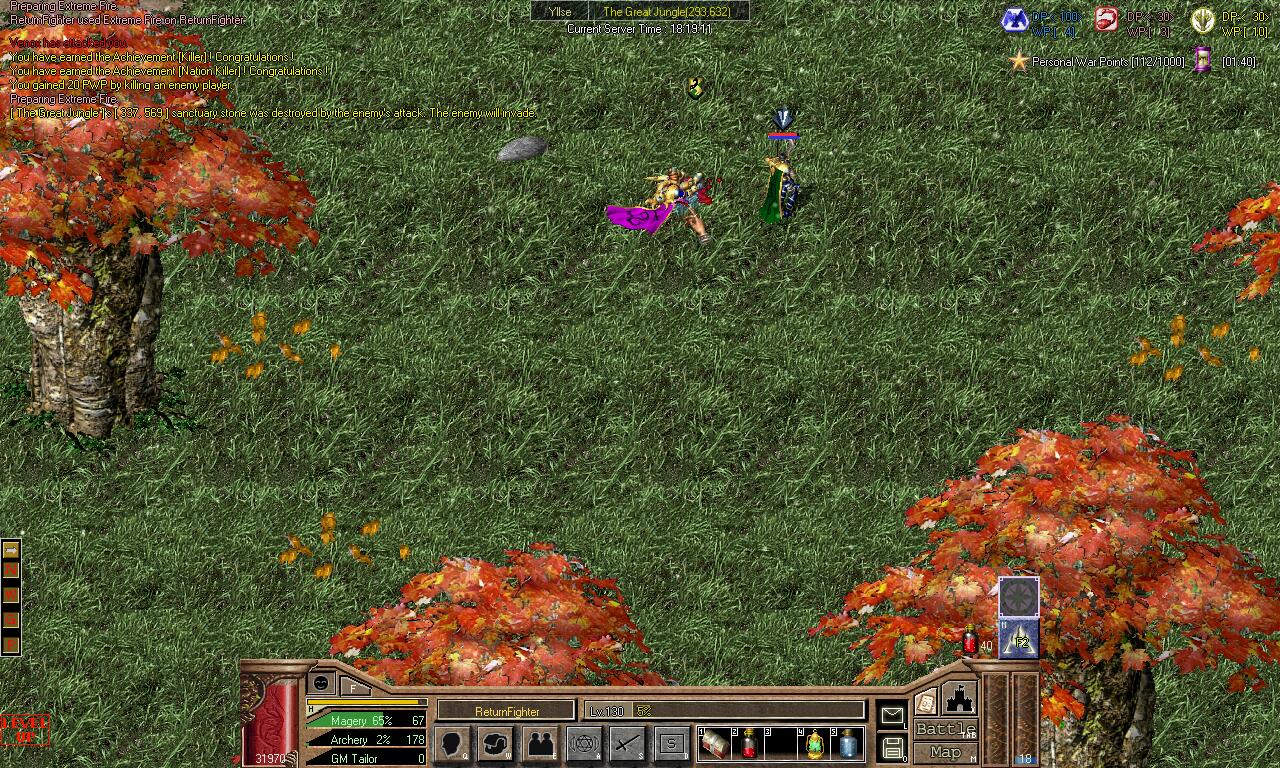Use the red potion in quick slot 2
This screenshot has width=1280, height=768.
click(748, 744)
